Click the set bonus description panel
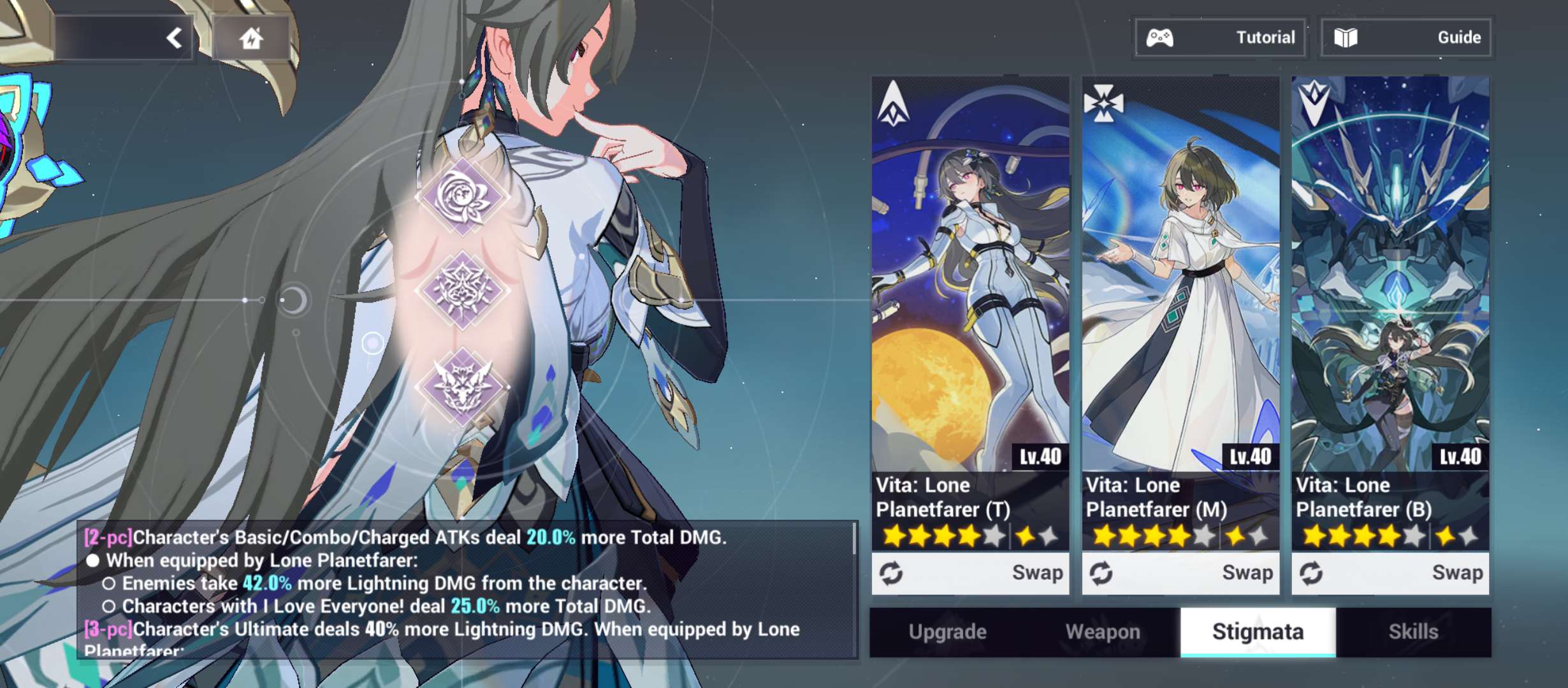 pyautogui.click(x=467, y=590)
